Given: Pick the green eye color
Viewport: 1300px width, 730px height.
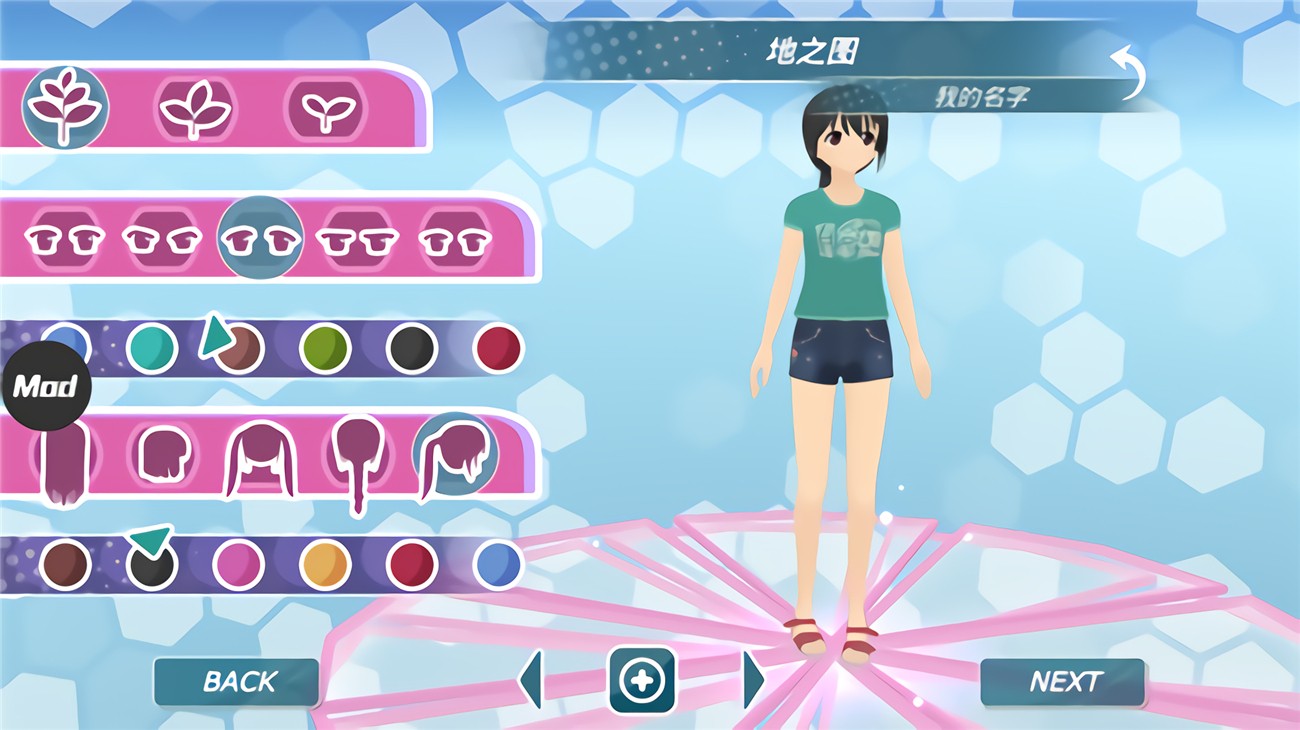Looking at the screenshot, I should 325,348.
